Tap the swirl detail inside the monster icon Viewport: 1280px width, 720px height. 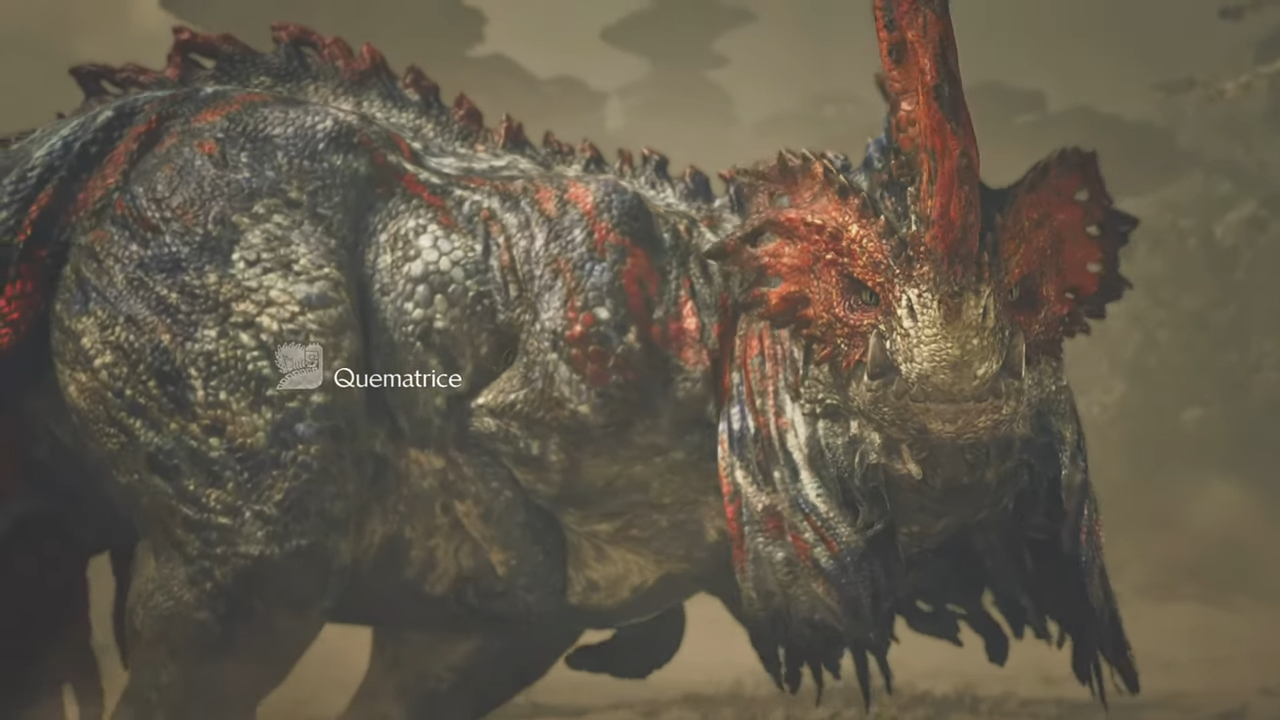pos(311,360)
